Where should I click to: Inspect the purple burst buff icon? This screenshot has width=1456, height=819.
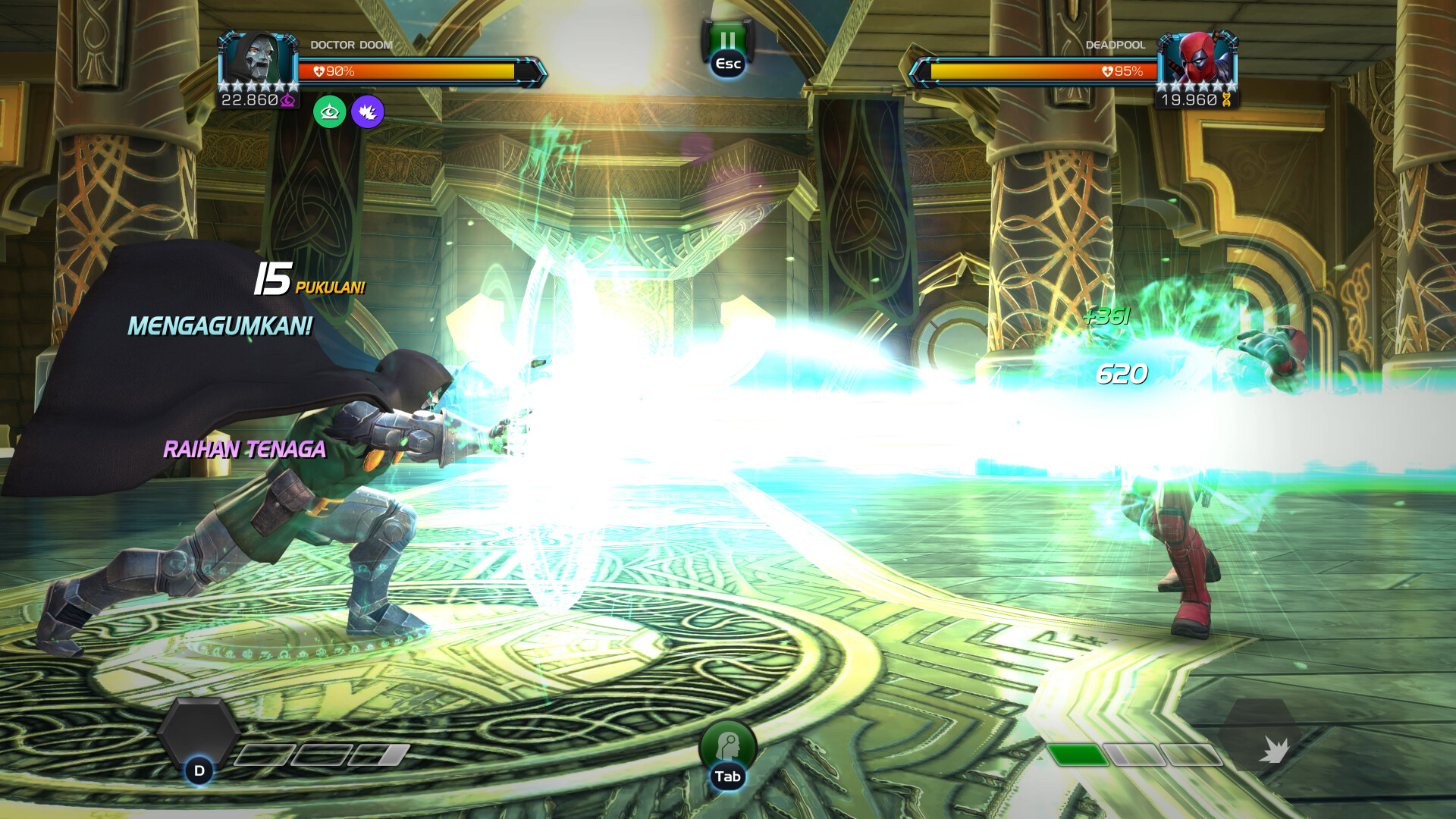[x=368, y=112]
